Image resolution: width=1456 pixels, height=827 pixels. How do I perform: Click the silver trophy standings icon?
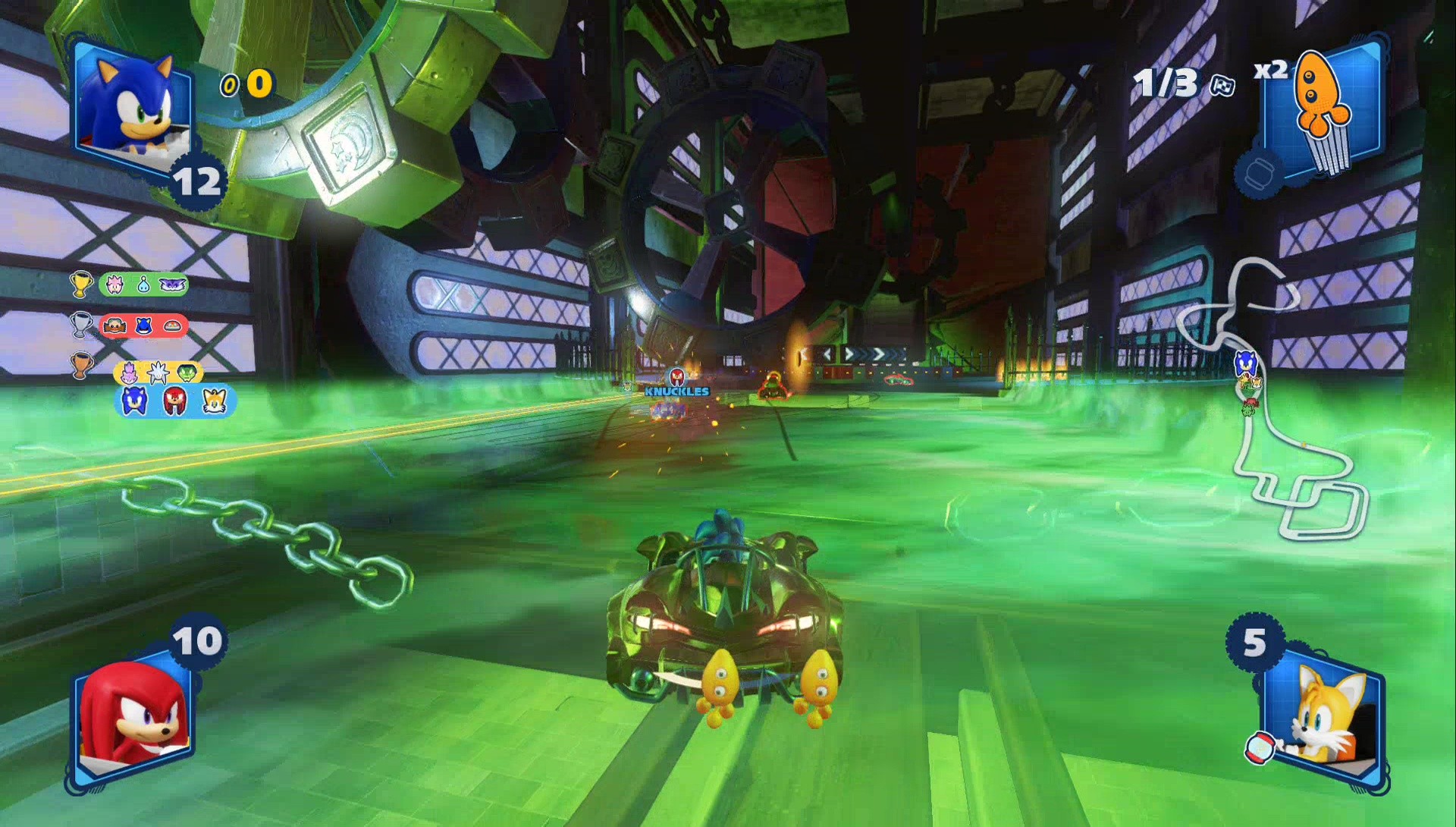pos(81,325)
